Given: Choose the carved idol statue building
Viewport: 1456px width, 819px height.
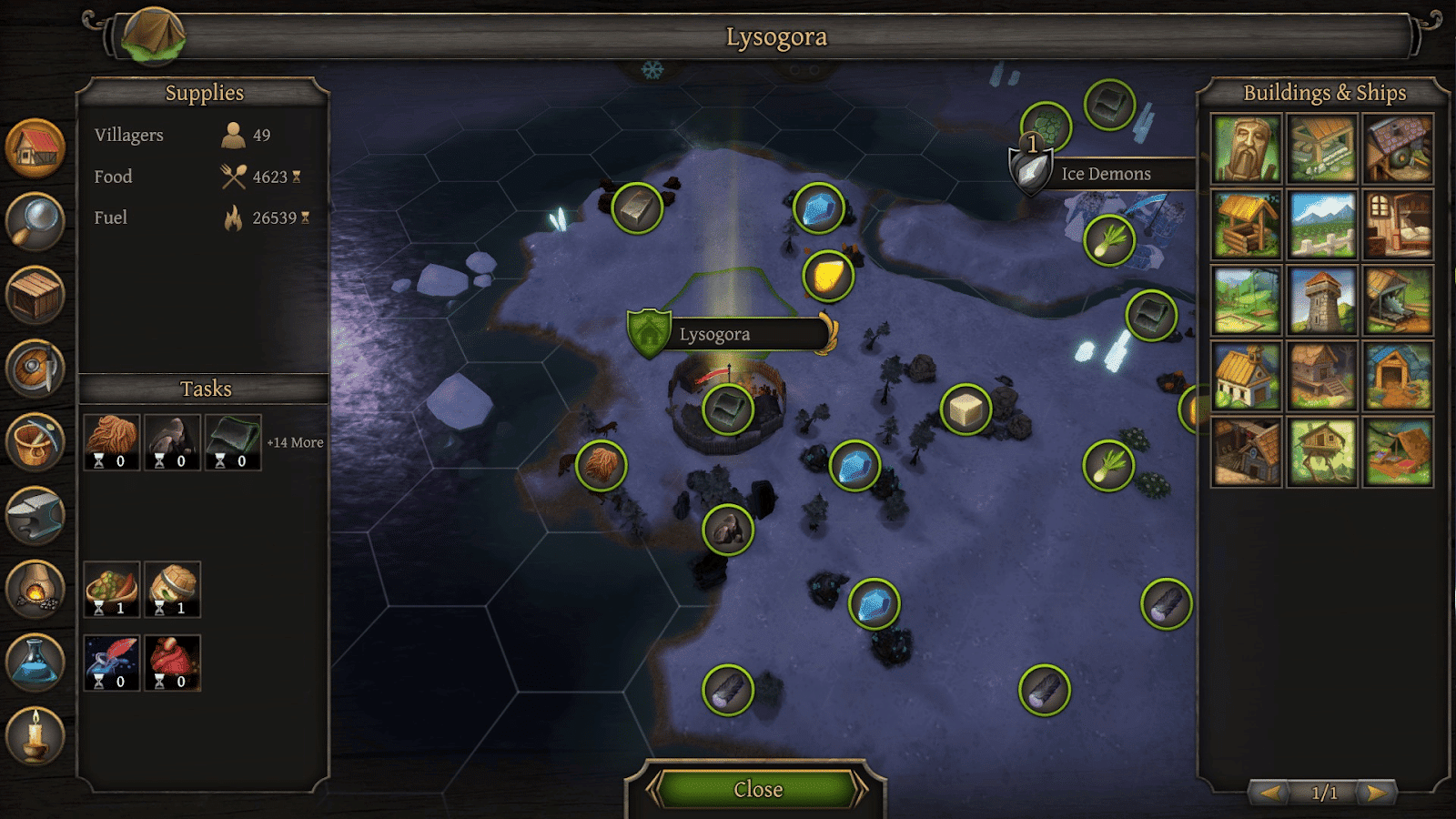Looking at the screenshot, I should click(x=1247, y=149).
